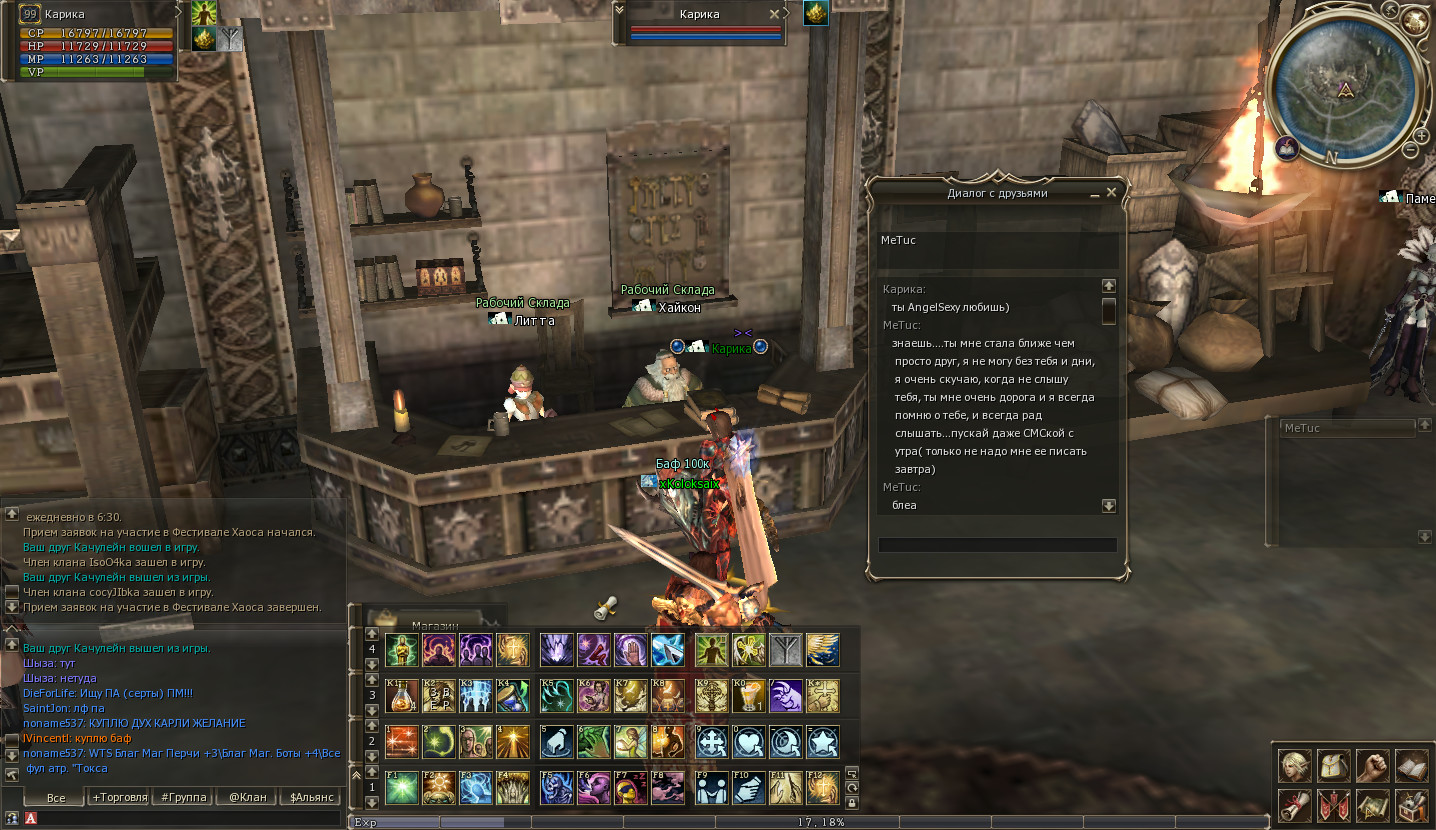The width and height of the screenshot is (1436, 830).
Task: Open the character status elf portrait icon
Action: pos(1294,765)
